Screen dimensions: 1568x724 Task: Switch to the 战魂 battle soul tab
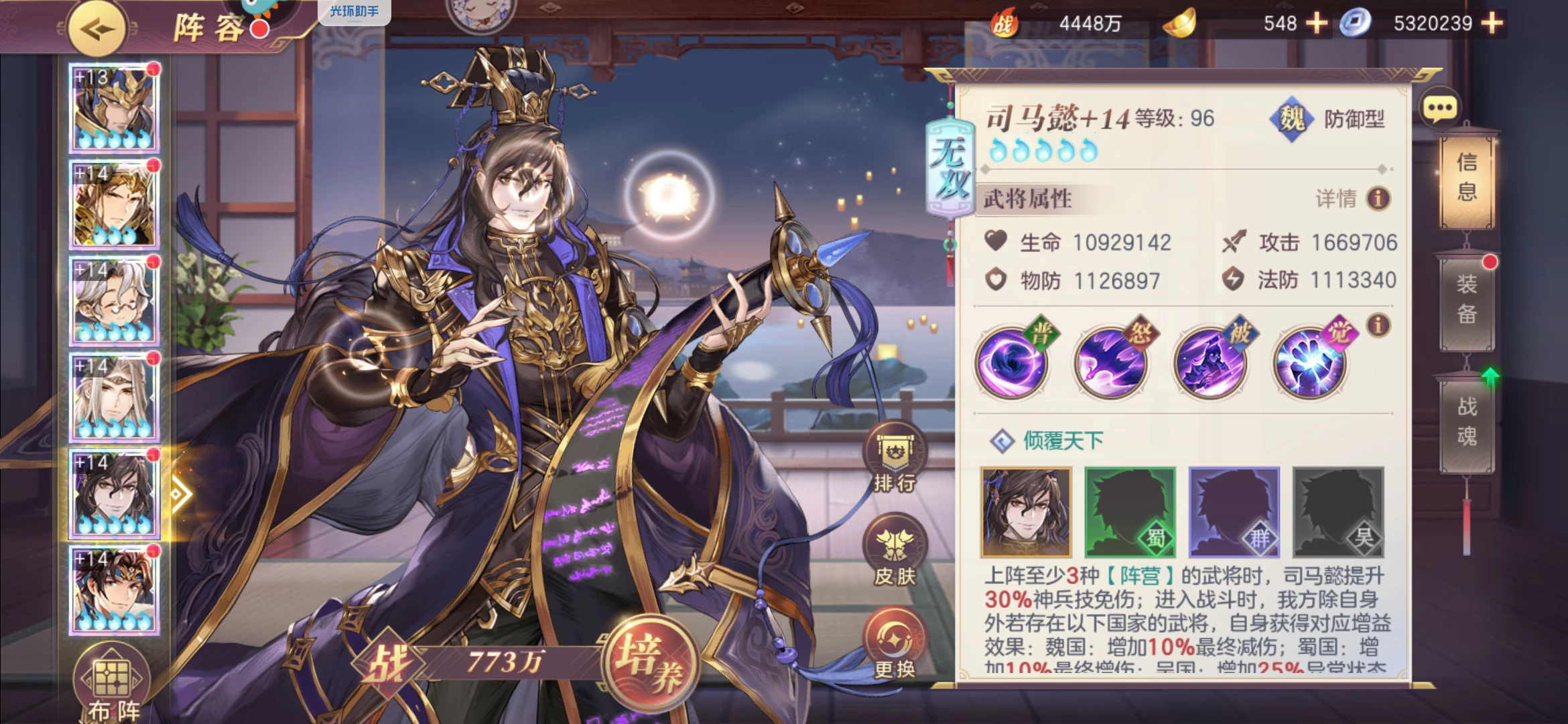(x=1467, y=422)
